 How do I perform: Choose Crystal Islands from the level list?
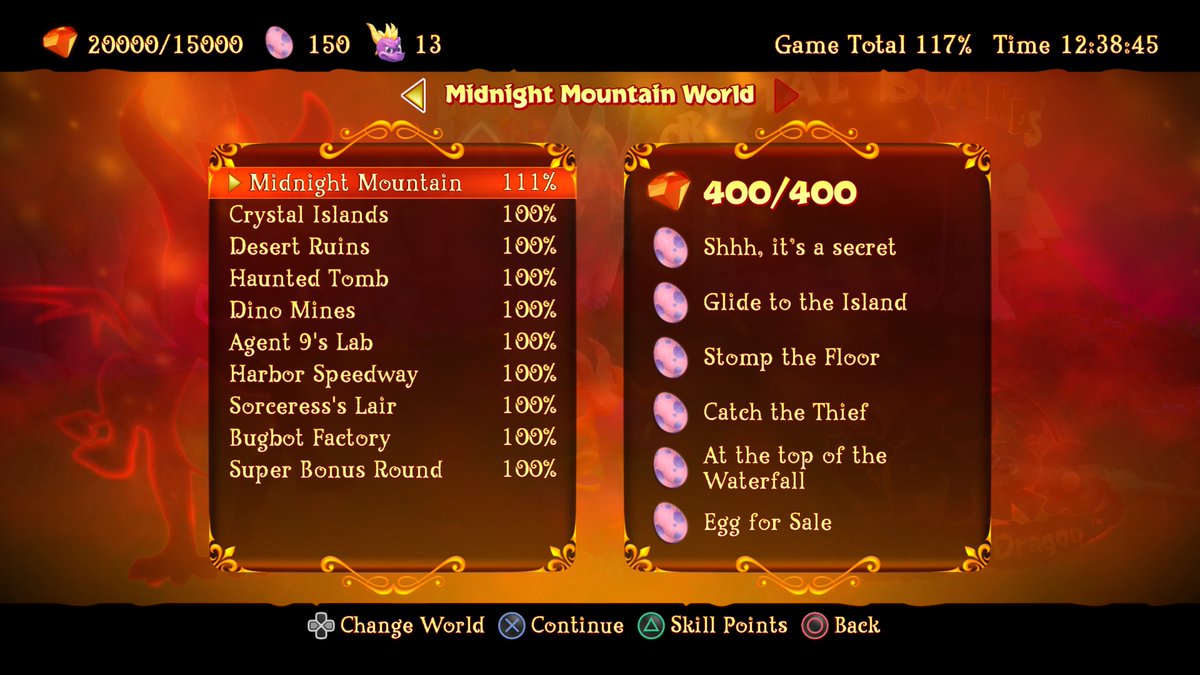click(x=392, y=215)
